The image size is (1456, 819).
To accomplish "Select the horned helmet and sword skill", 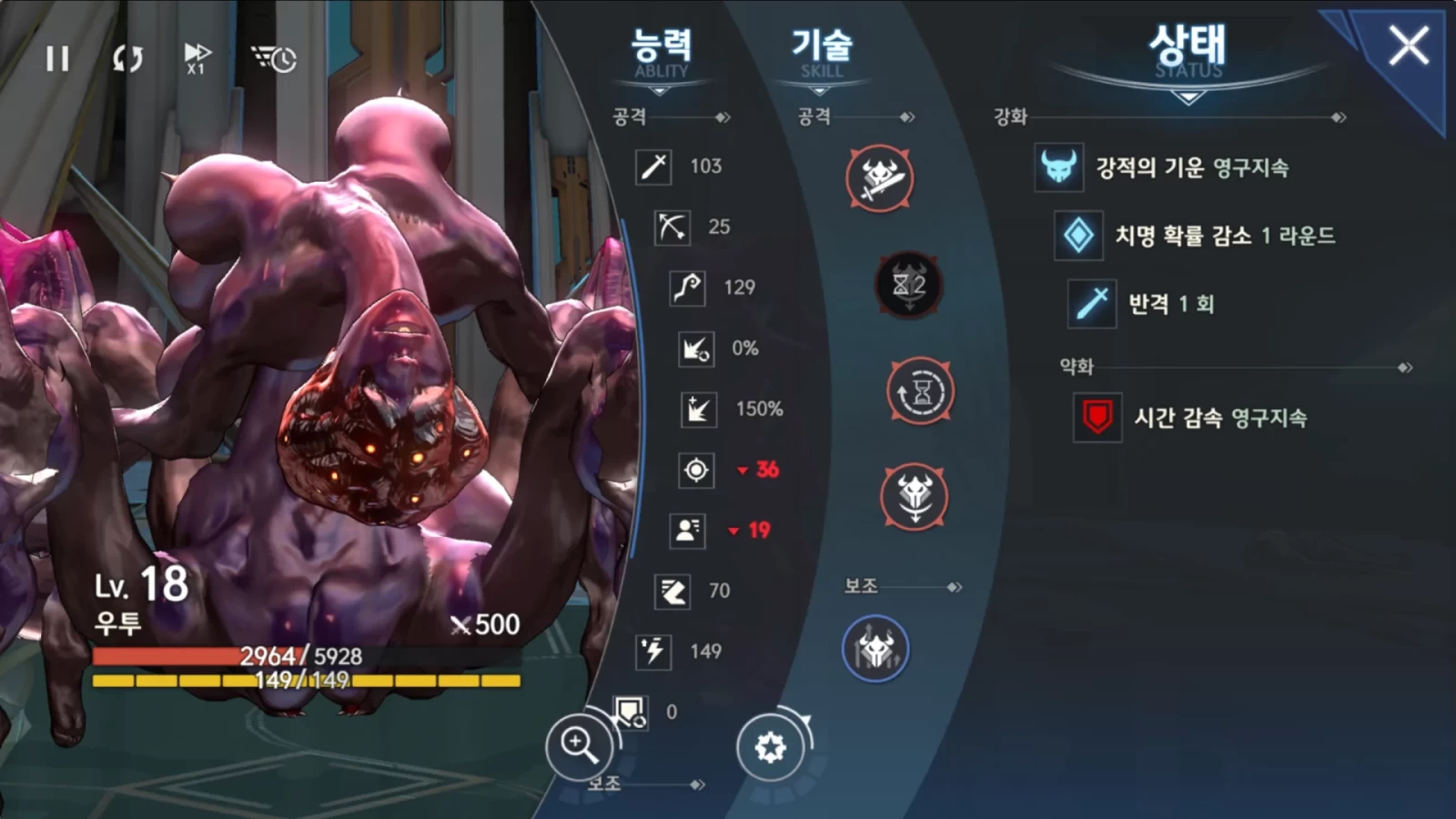I will (879, 177).
